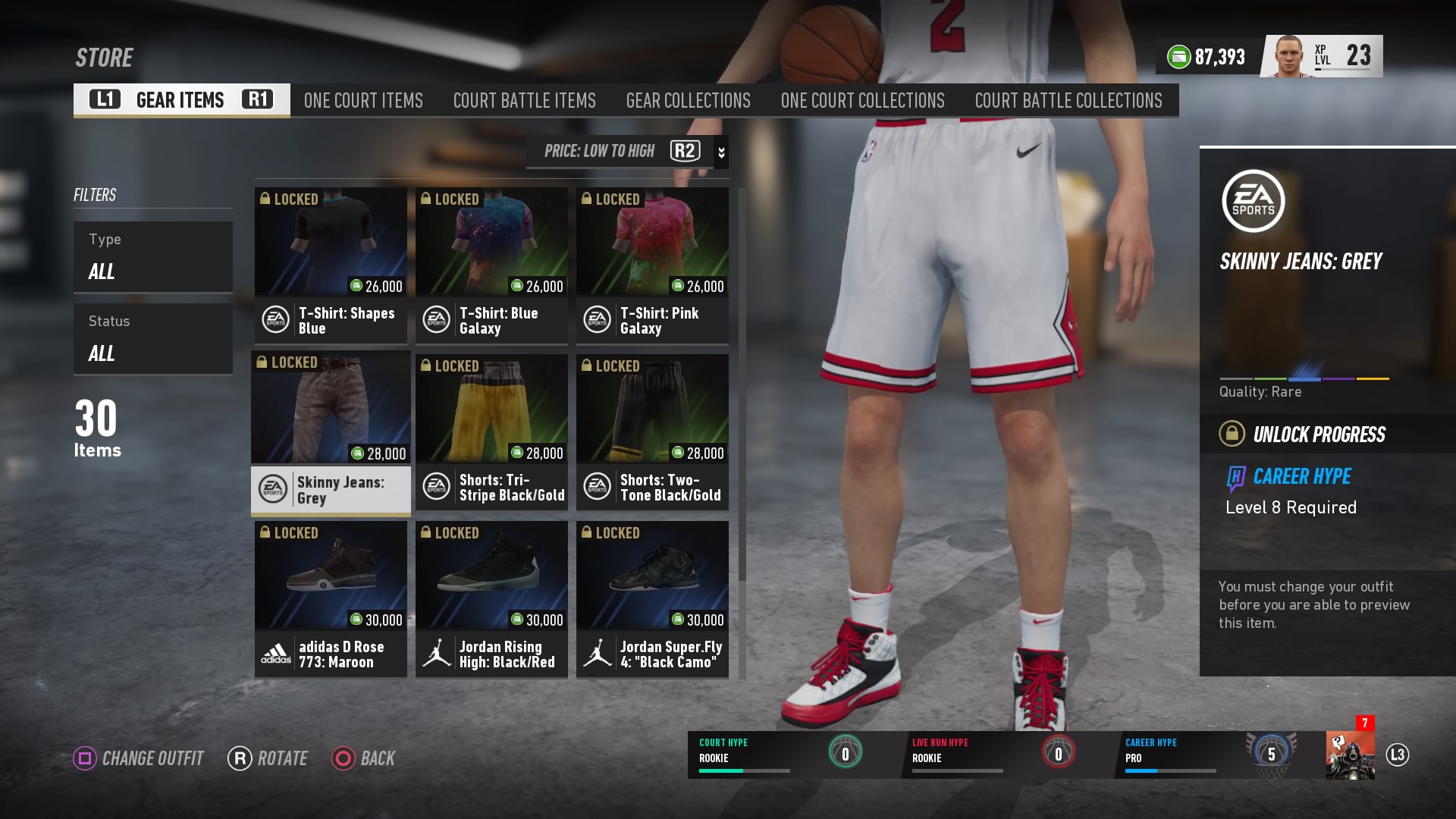The image size is (1456, 819).
Task: Switch to the One Court Items tab
Action: pyautogui.click(x=363, y=100)
